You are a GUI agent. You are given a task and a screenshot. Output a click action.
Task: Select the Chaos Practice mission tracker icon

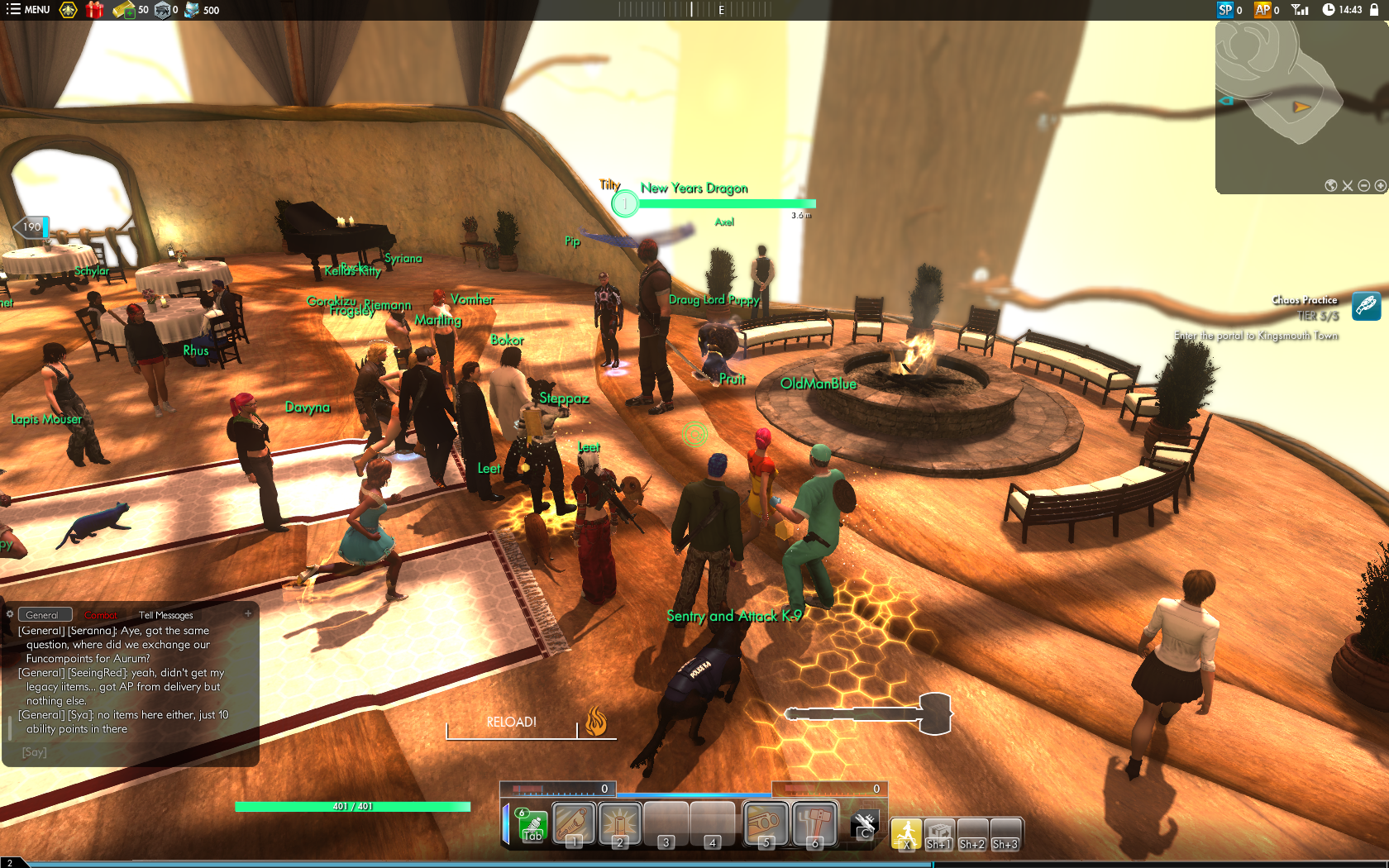point(1366,307)
